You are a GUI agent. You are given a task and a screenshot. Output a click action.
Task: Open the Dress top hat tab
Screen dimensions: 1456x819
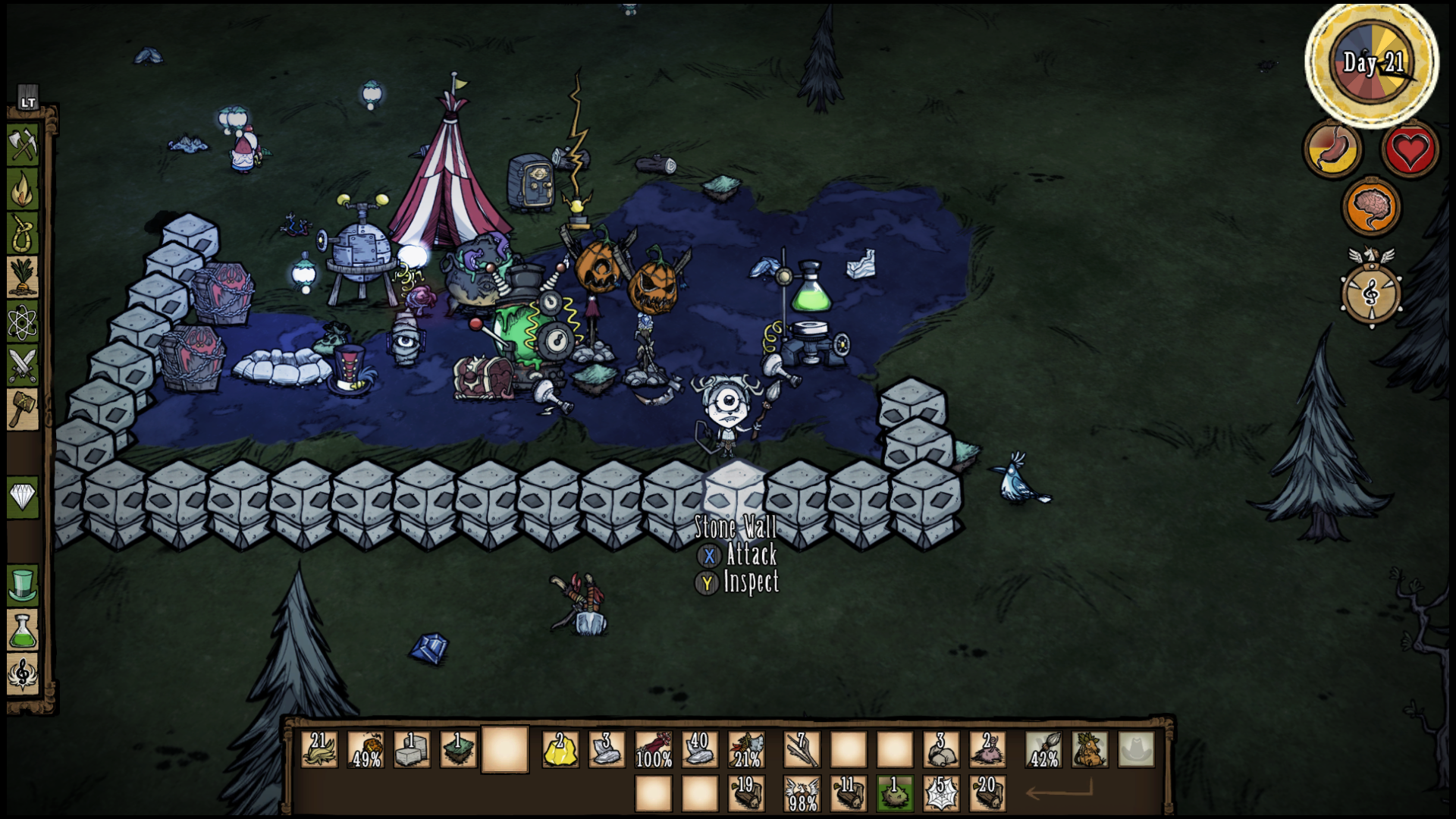coord(23,585)
